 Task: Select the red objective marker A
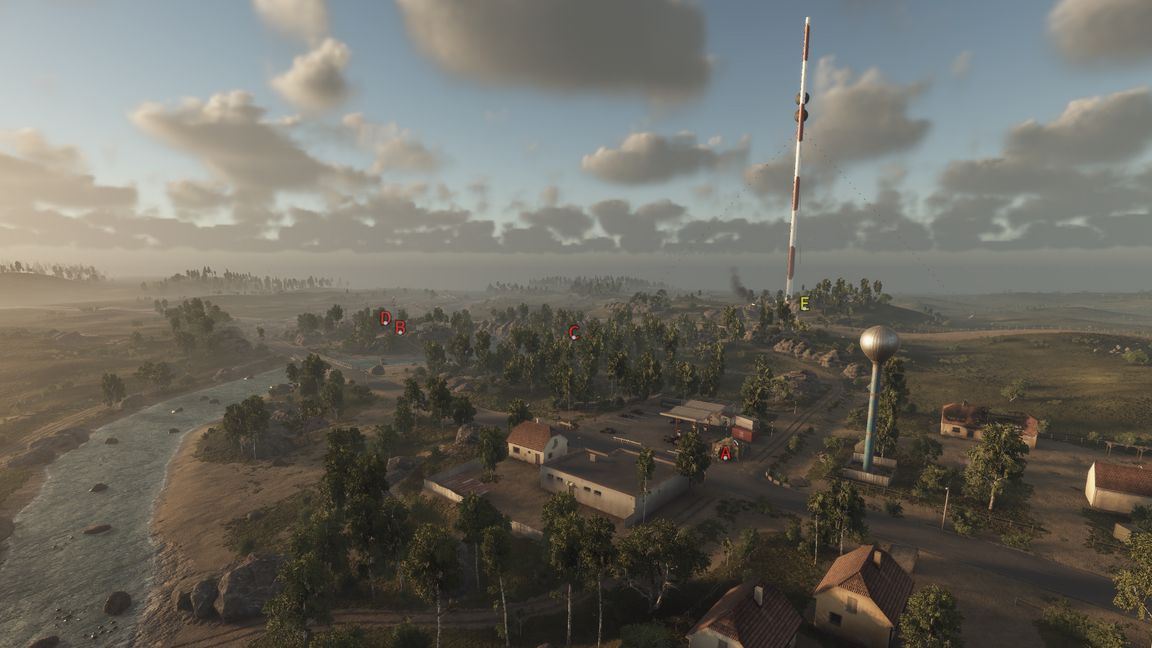(x=725, y=452)
